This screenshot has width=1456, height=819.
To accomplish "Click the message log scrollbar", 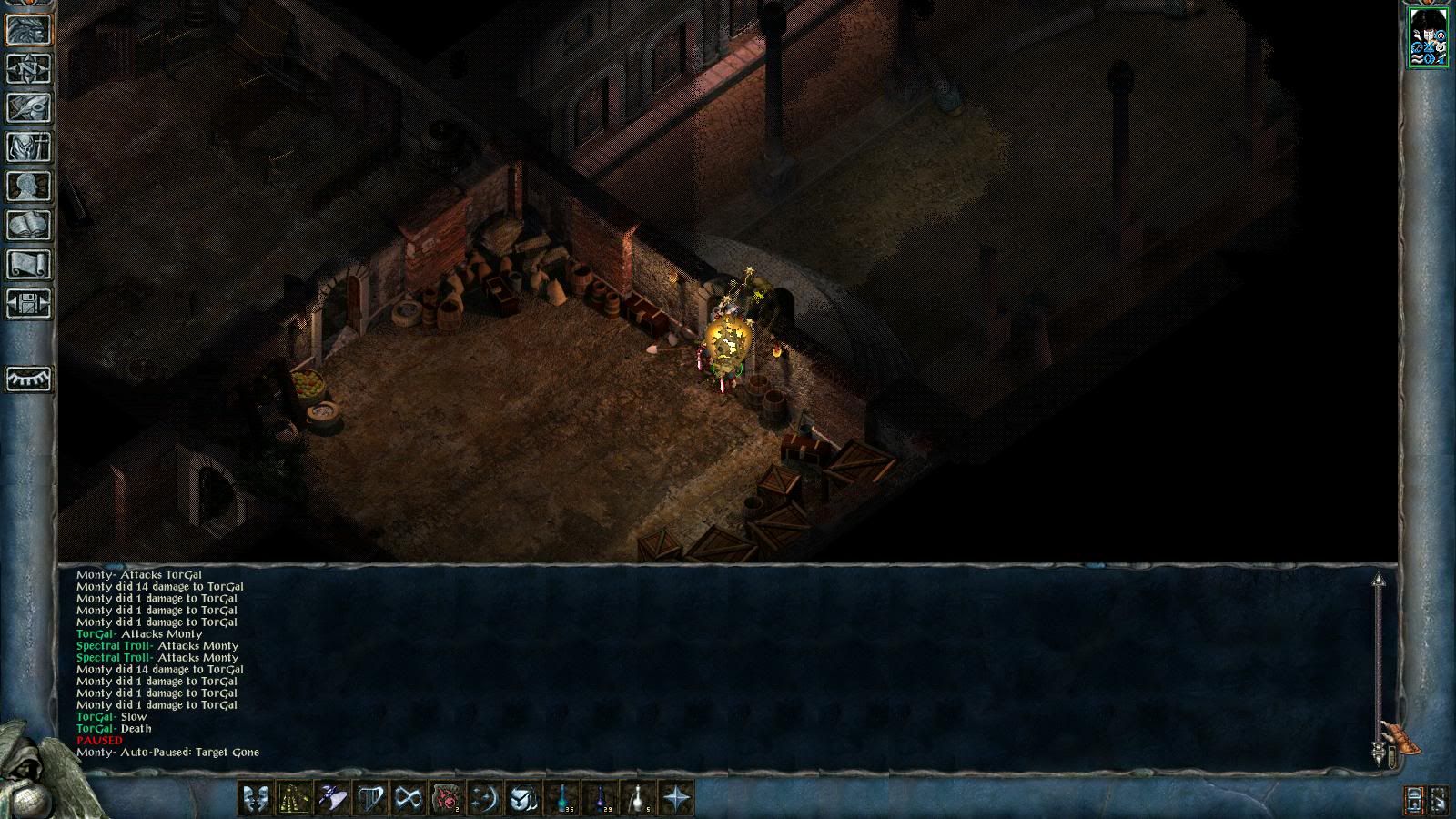I will (1379, 664).
